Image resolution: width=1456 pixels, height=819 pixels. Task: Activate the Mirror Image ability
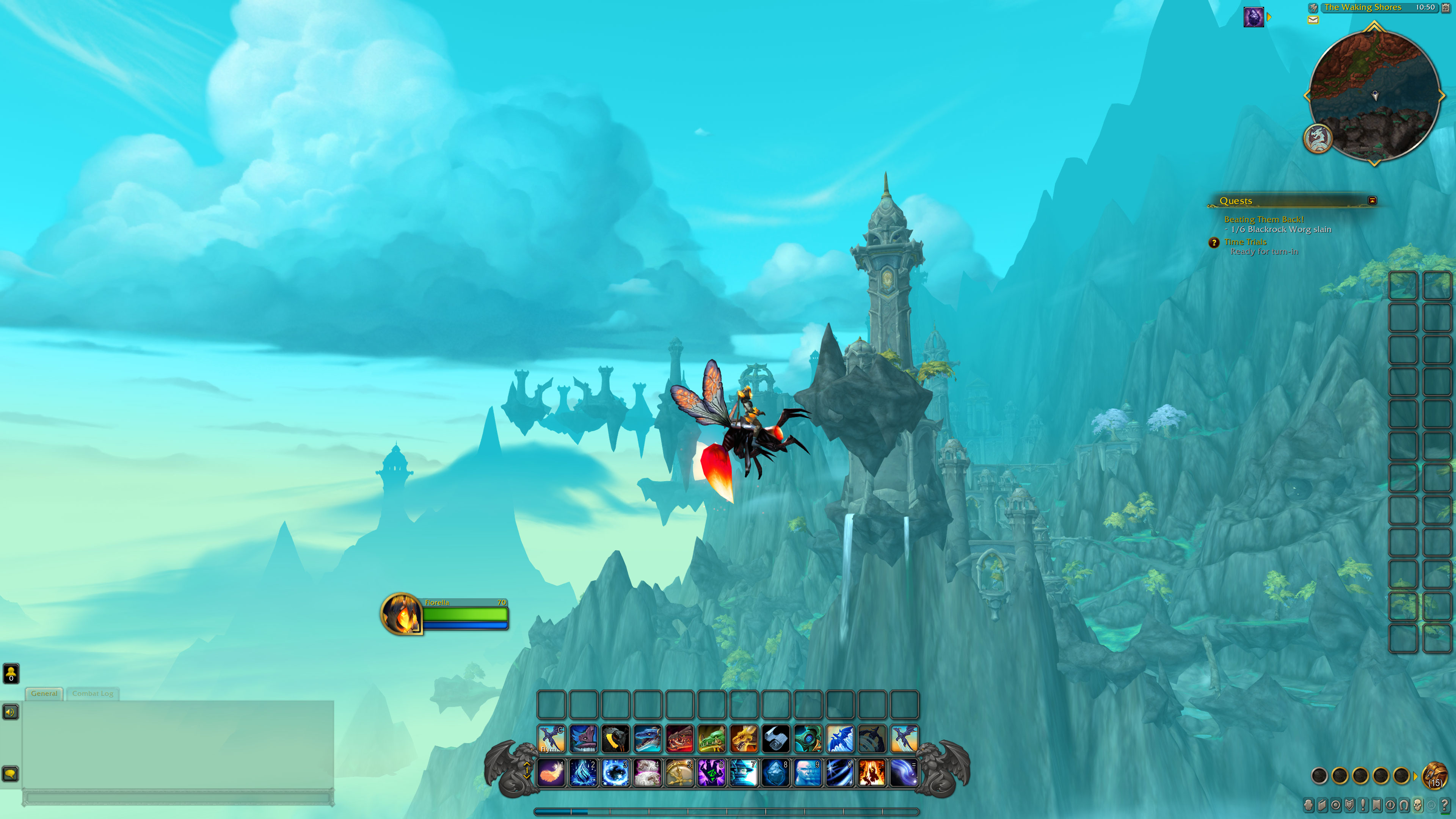808,773
